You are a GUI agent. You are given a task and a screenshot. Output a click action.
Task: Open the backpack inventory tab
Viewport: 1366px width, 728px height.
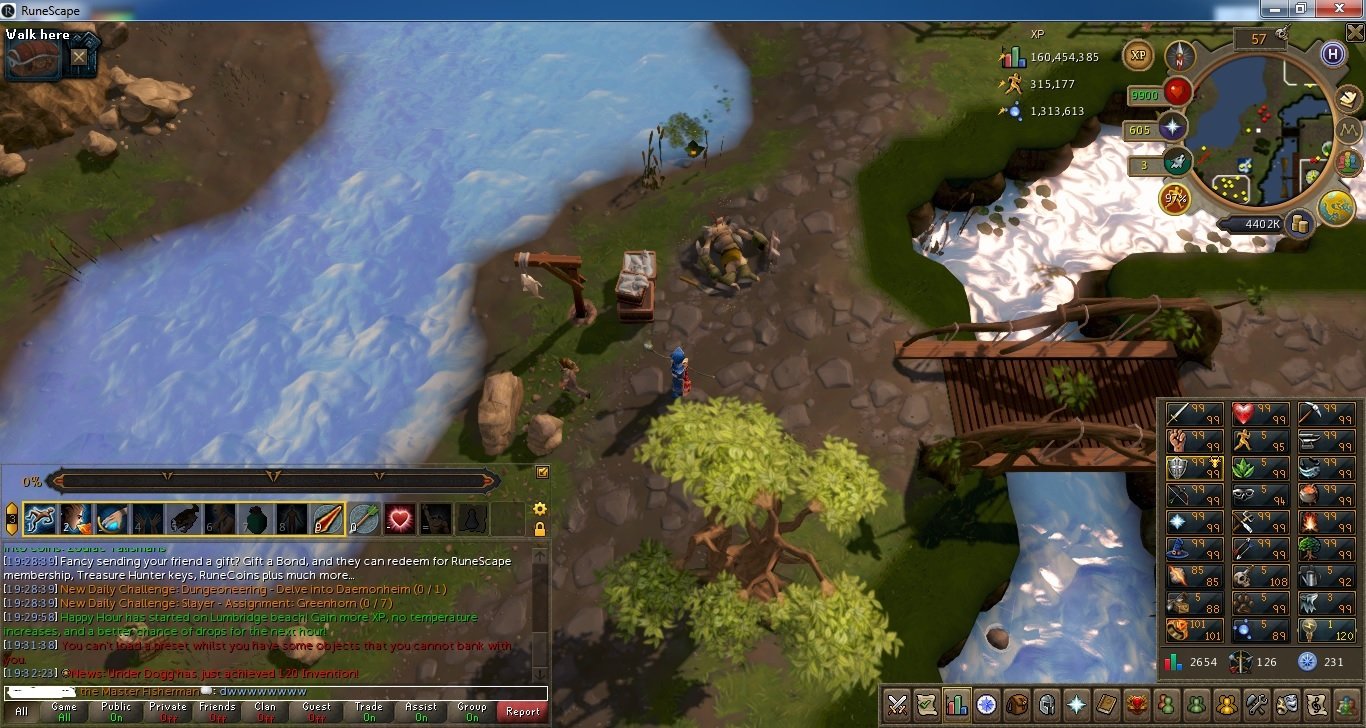[1017, 704]
